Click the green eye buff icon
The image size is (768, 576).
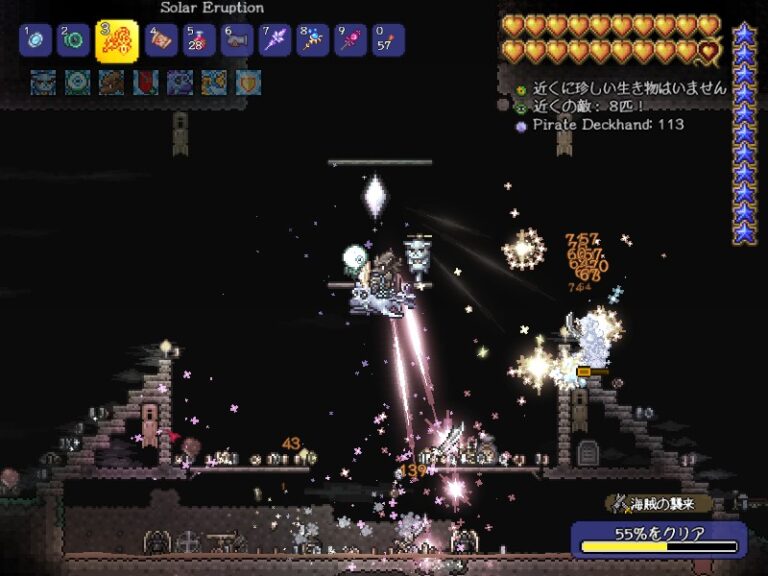(x=77, y=82)
